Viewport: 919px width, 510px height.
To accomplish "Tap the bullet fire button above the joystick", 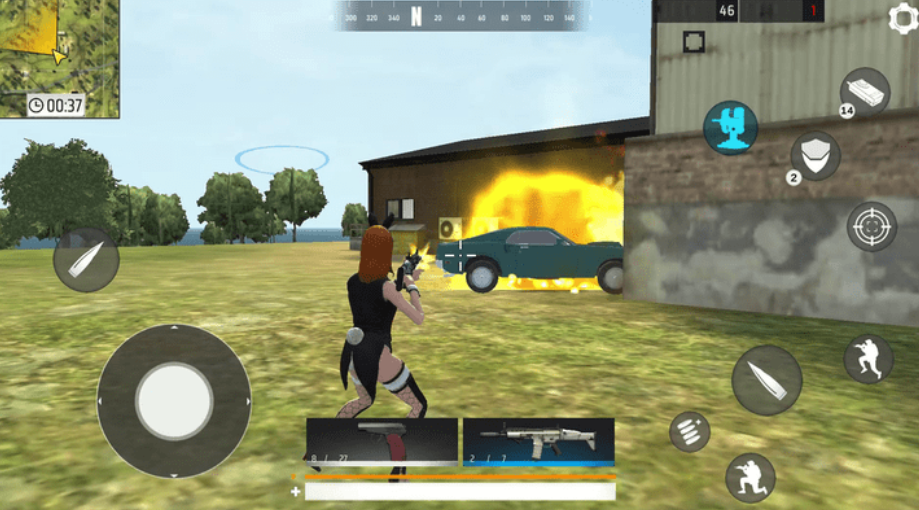I will (86, 259).
